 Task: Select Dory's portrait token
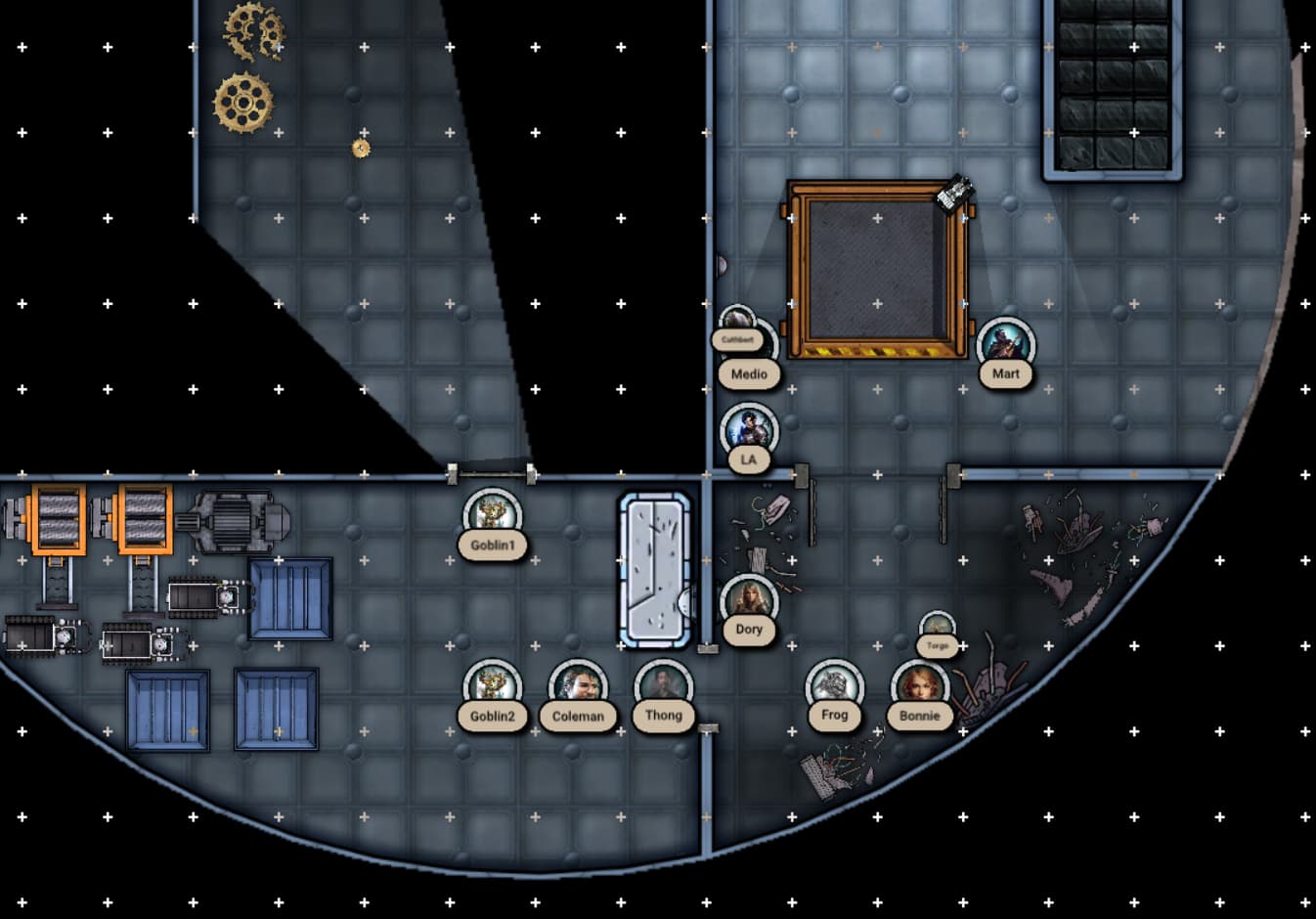(749, 602)
